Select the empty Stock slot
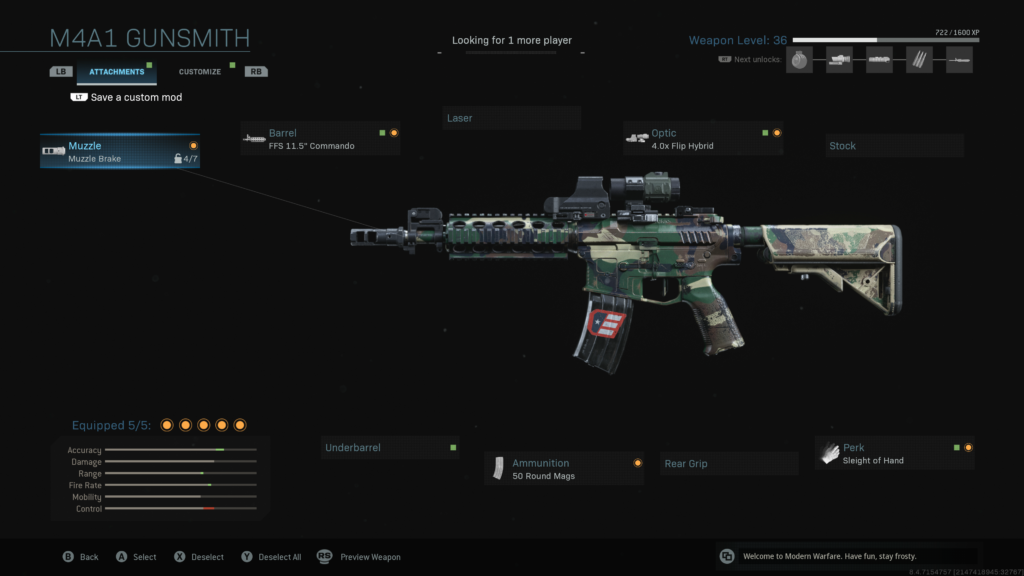1024x576 pixels. [894, 146]
